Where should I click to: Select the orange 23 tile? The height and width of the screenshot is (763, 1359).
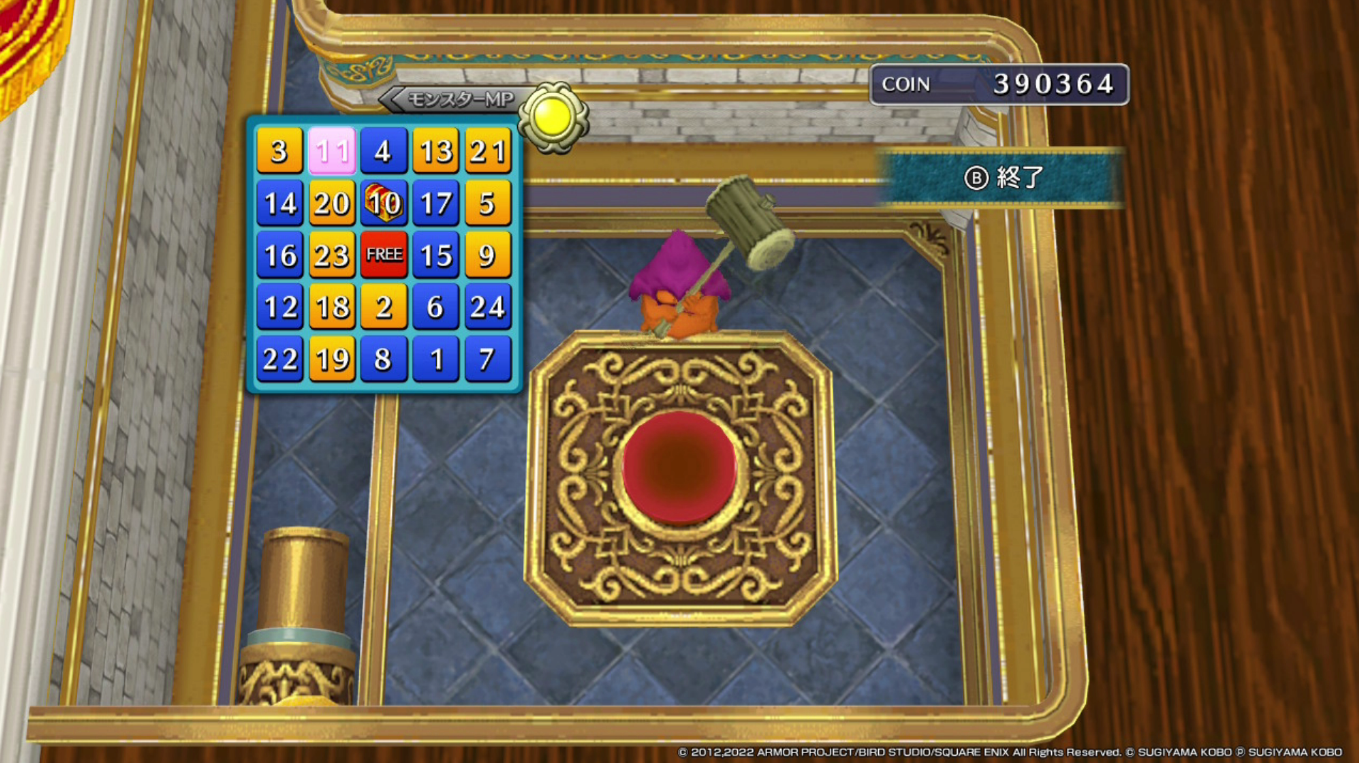(331, 255)
